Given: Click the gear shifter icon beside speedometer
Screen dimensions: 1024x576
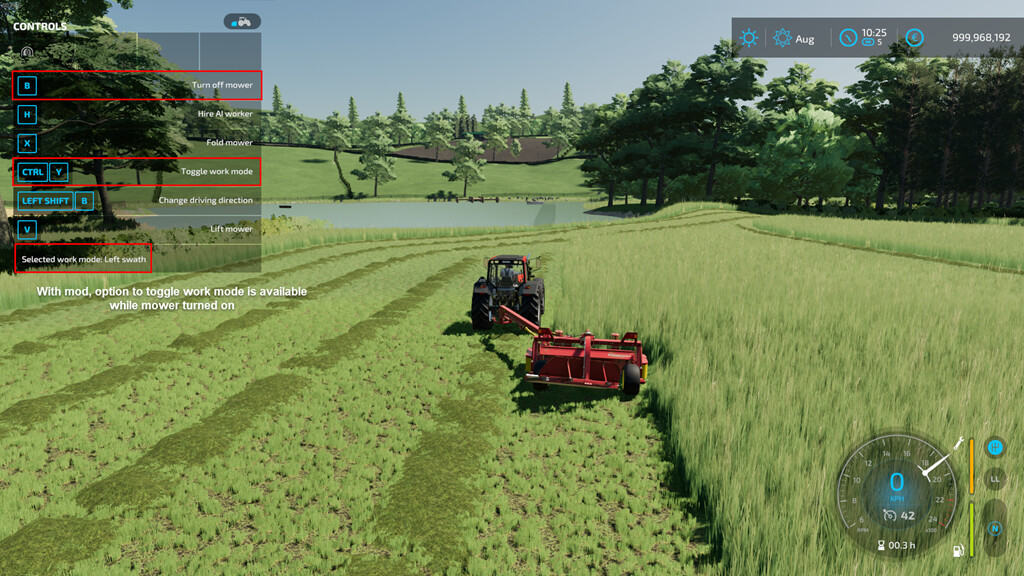Looking at the screenshot, I should click(994, 447).
